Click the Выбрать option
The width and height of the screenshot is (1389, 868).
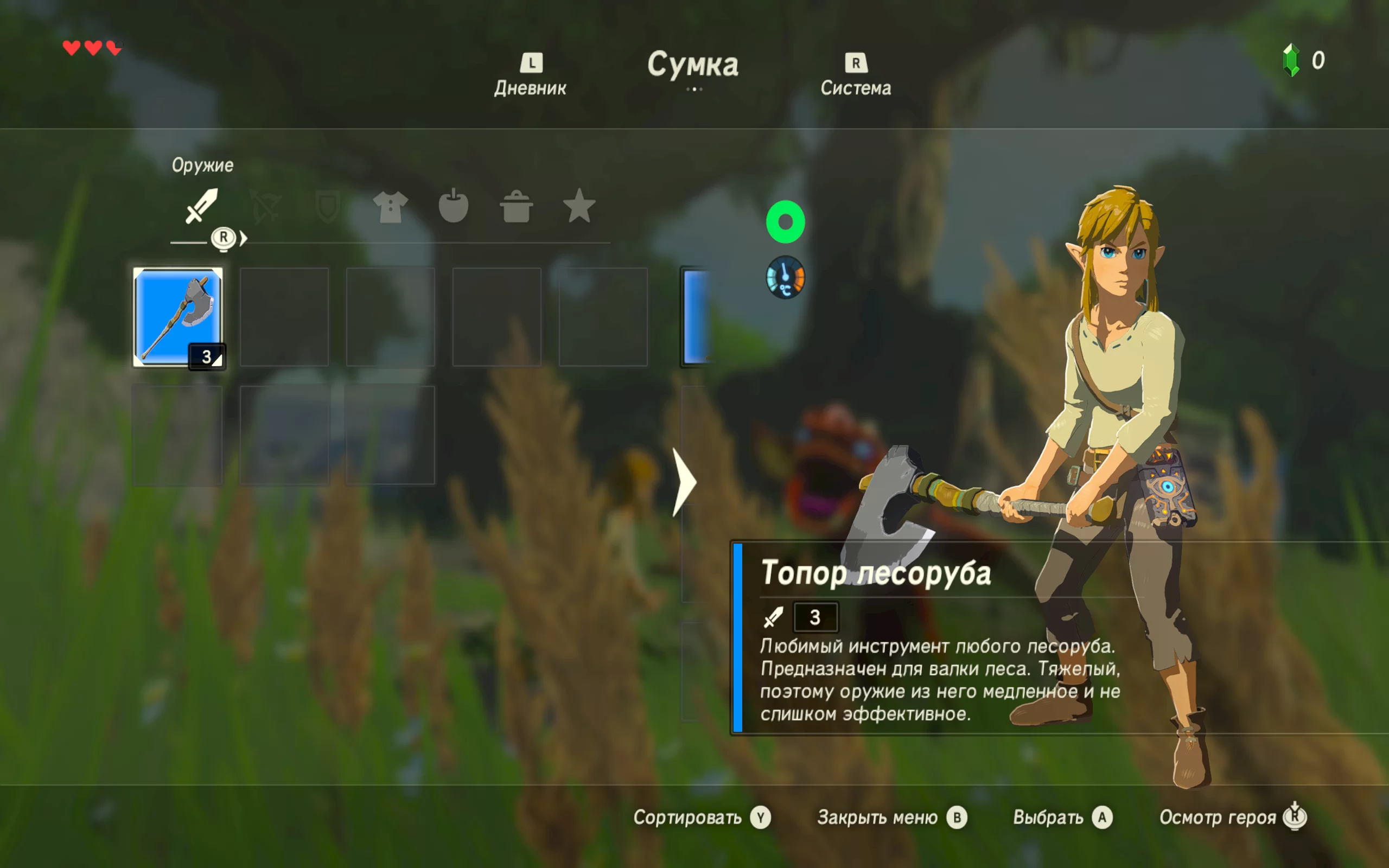point(1062,817)
